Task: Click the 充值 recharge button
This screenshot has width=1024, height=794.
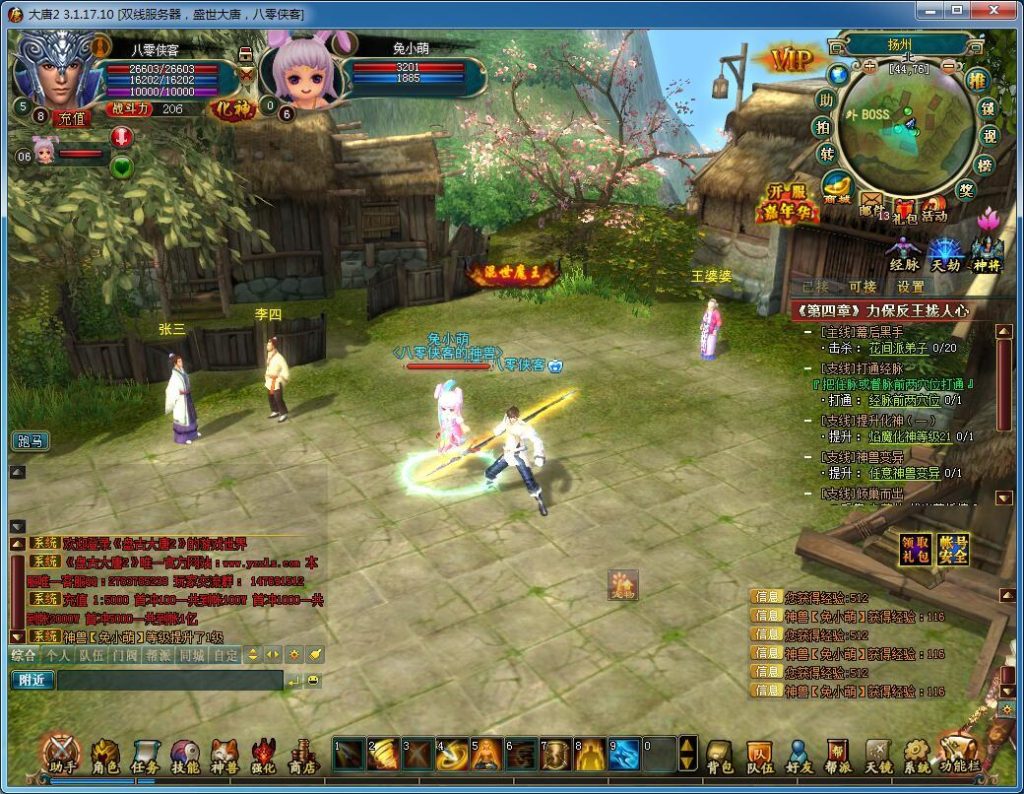Action: click(x=70, y=118)
